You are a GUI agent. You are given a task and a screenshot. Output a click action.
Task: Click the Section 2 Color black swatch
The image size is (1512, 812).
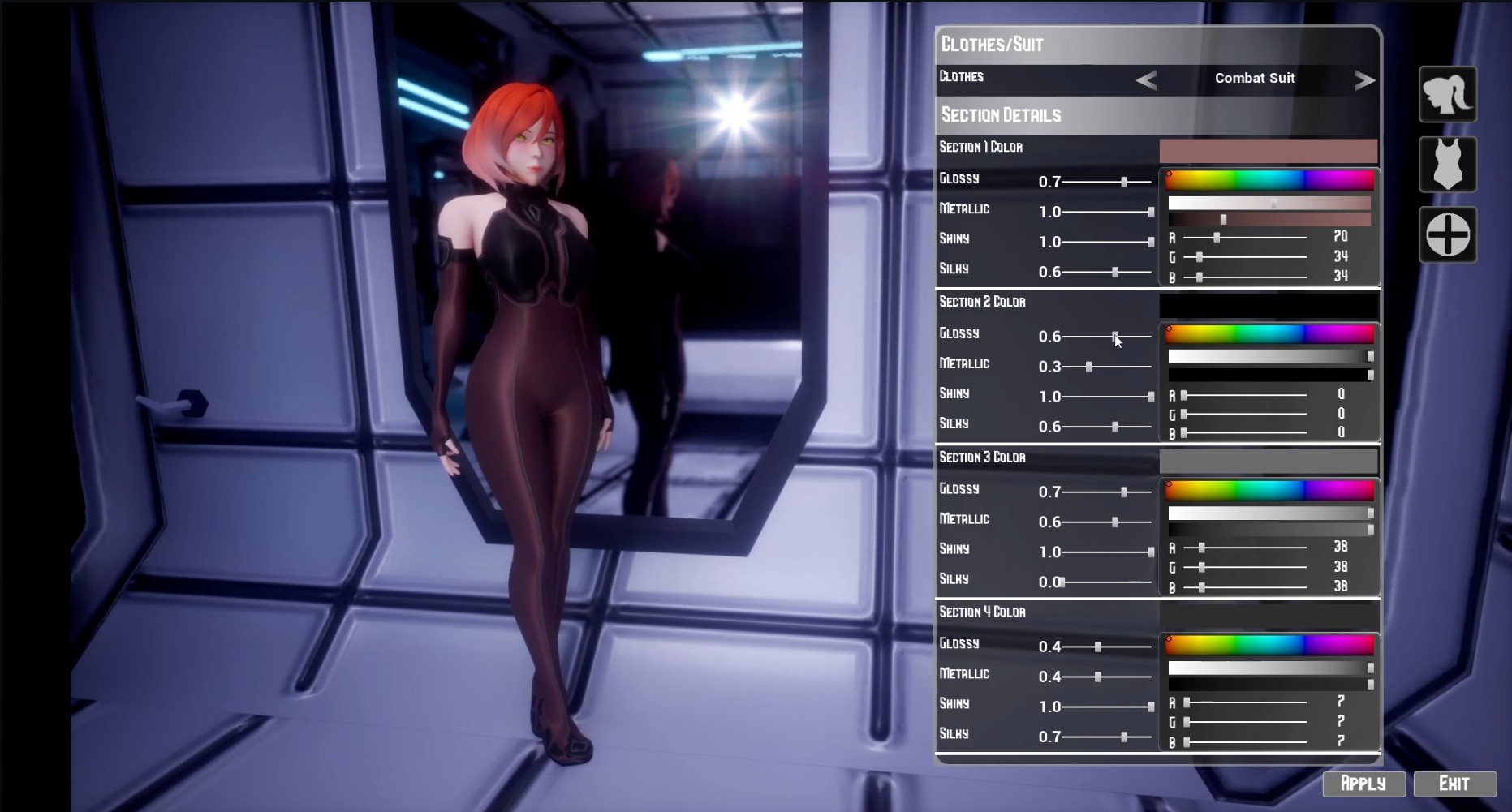[1268, 306]
